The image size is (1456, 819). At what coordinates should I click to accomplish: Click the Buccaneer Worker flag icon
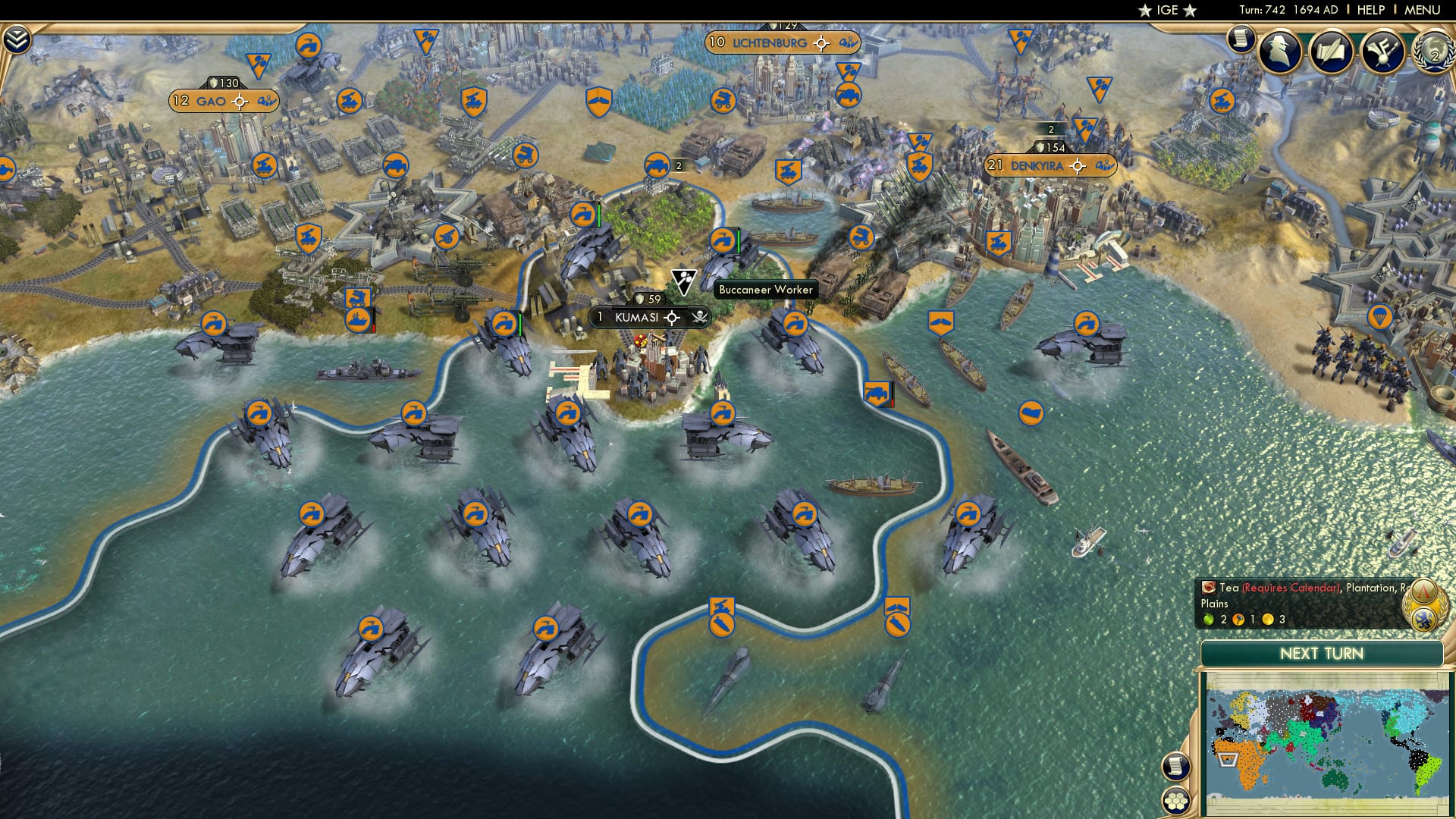click(x=683, y=280)
